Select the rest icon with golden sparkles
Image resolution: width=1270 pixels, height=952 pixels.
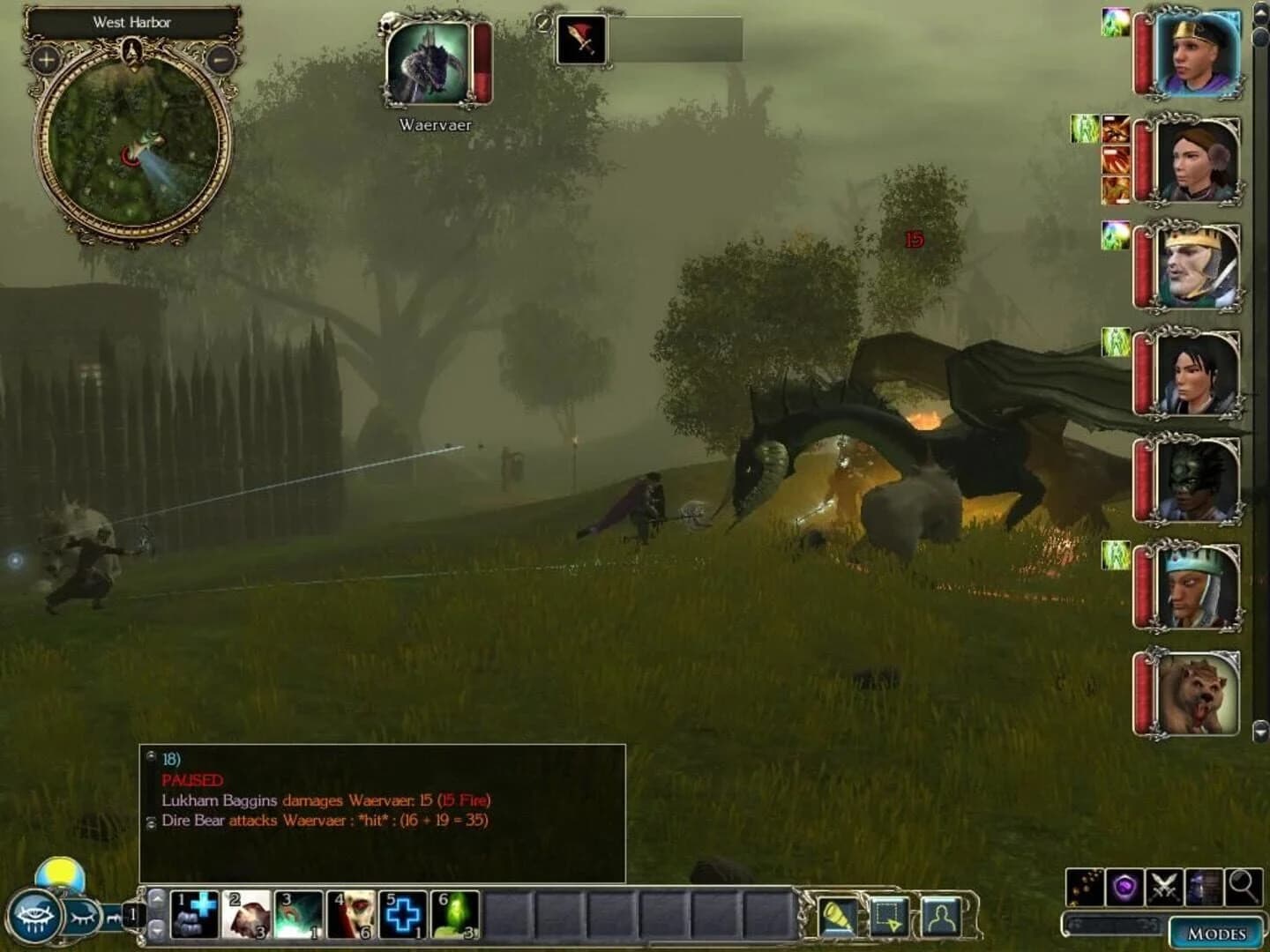(1083, 888)
